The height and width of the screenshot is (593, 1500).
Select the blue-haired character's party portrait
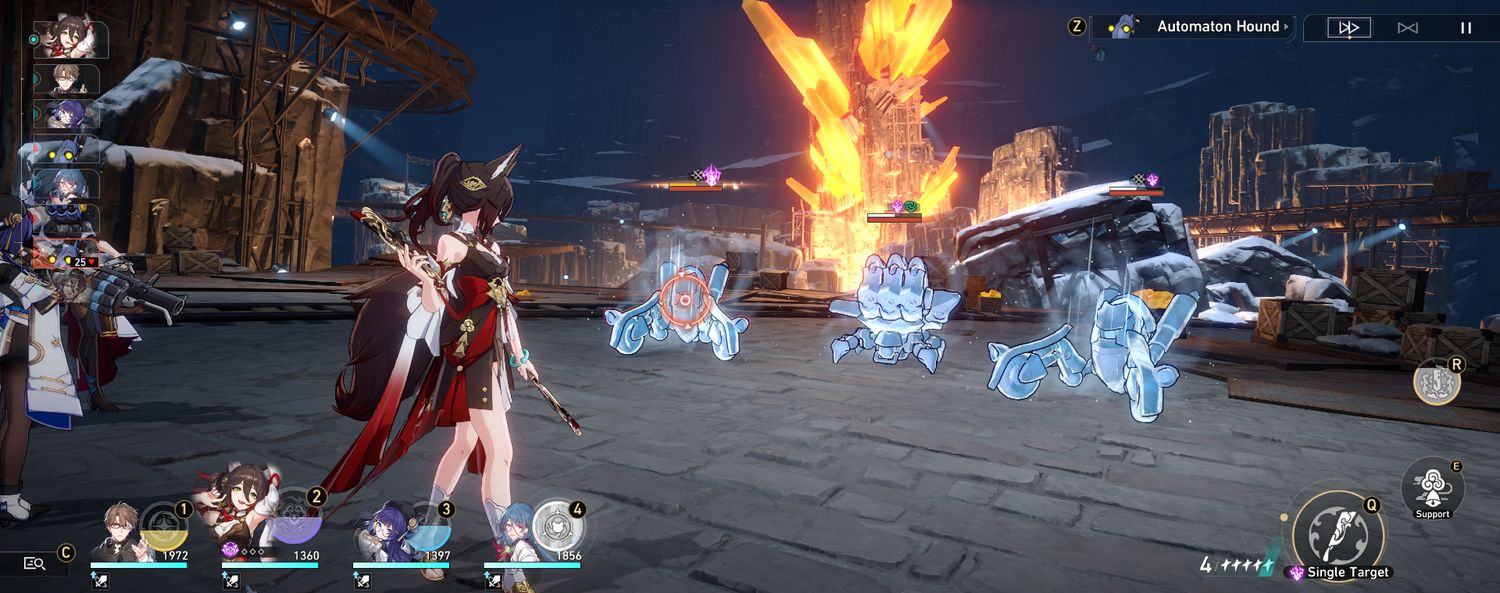point(510,535)
